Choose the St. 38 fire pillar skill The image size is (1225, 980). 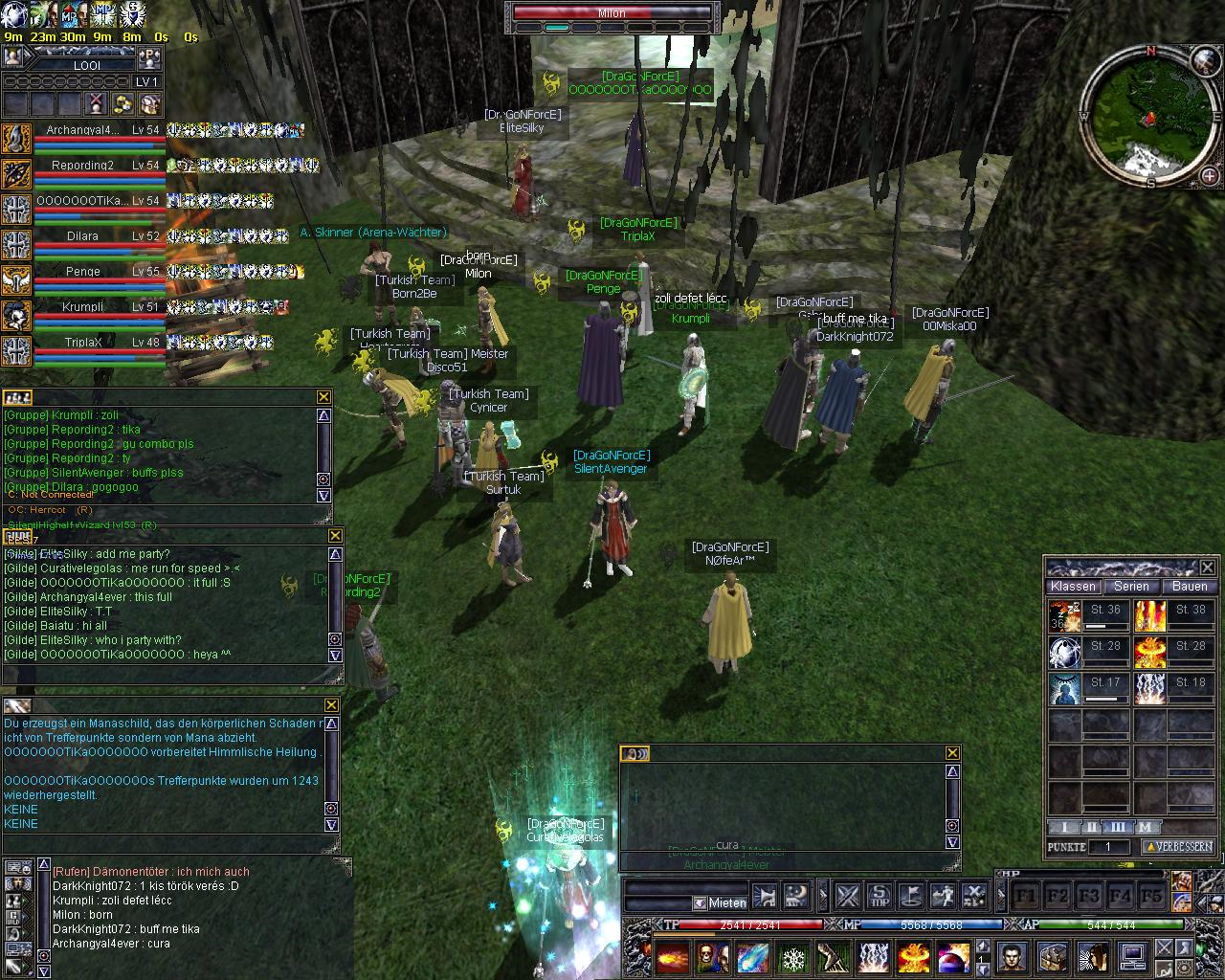(x=1150, y=615)
